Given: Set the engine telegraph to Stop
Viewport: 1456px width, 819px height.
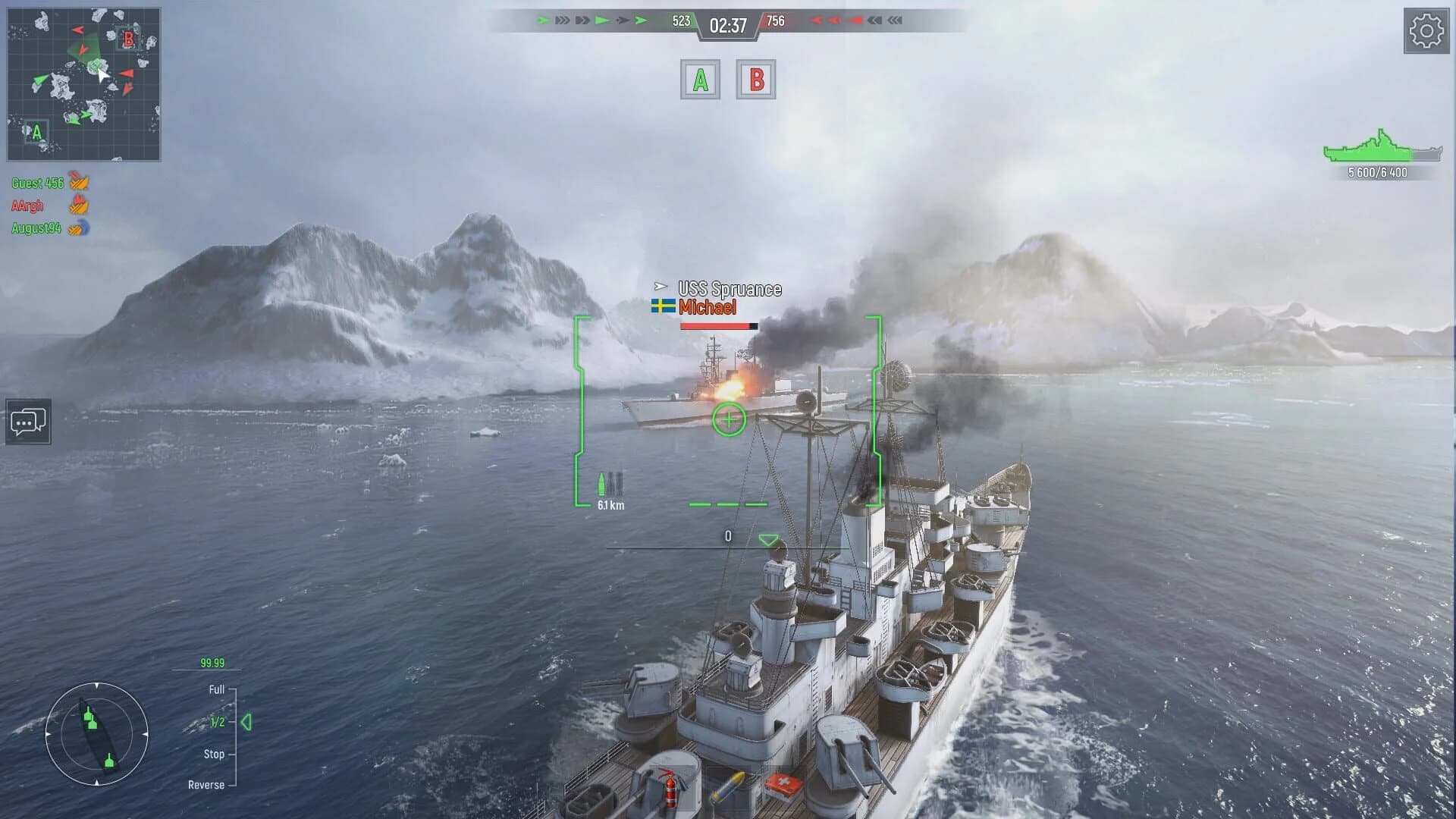Looking at the screenshot, I should coord(213,754).
